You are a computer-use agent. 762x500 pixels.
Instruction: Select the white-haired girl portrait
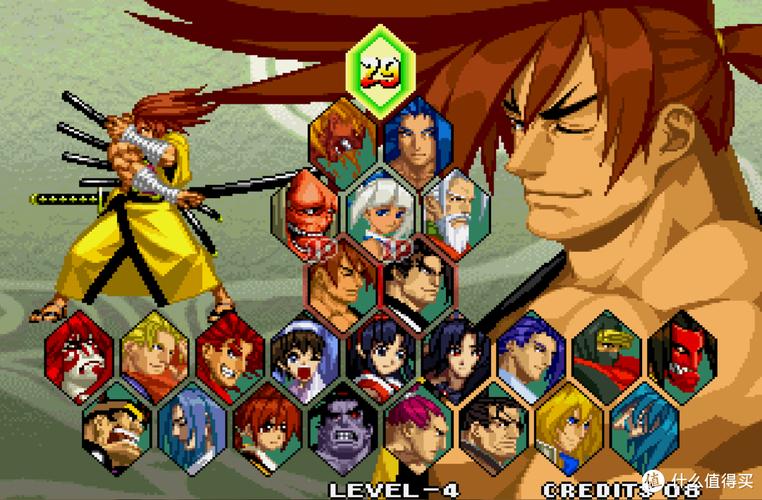pyautogui.click(x=380, y=212)
